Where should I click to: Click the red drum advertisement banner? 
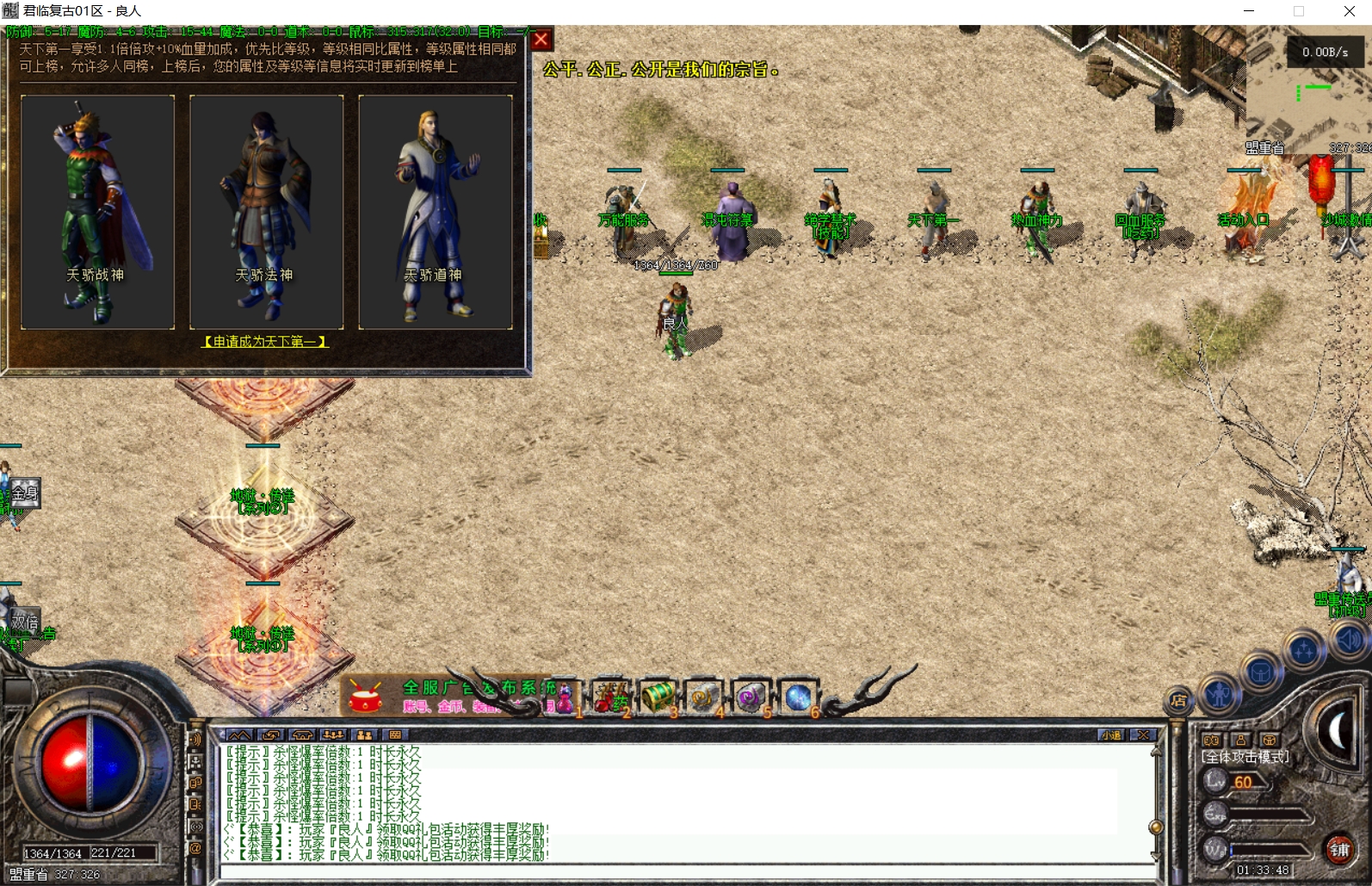coord(365,697)
